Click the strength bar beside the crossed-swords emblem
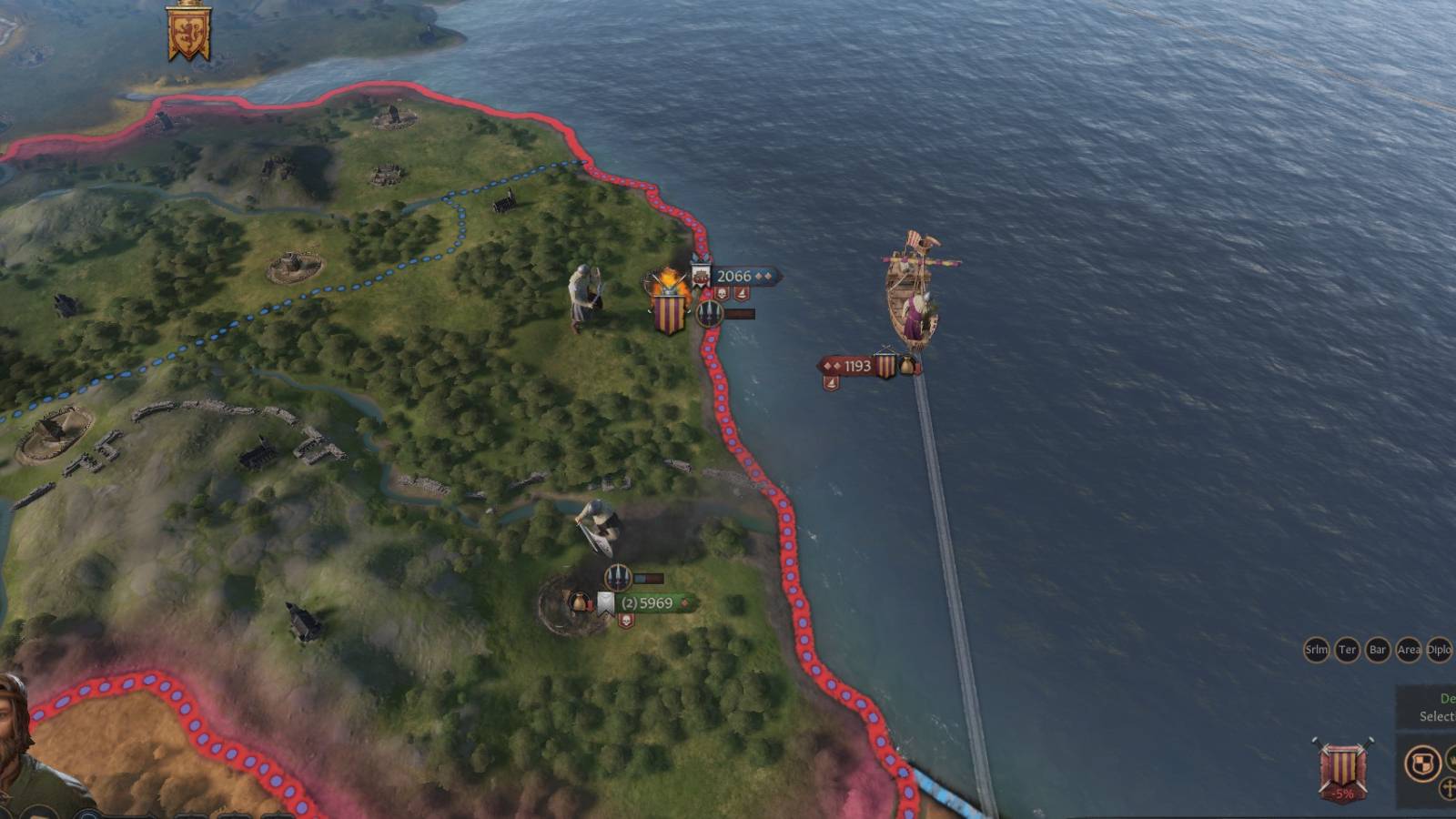This screenshot has width=1456, height=819. click(740, 313)
